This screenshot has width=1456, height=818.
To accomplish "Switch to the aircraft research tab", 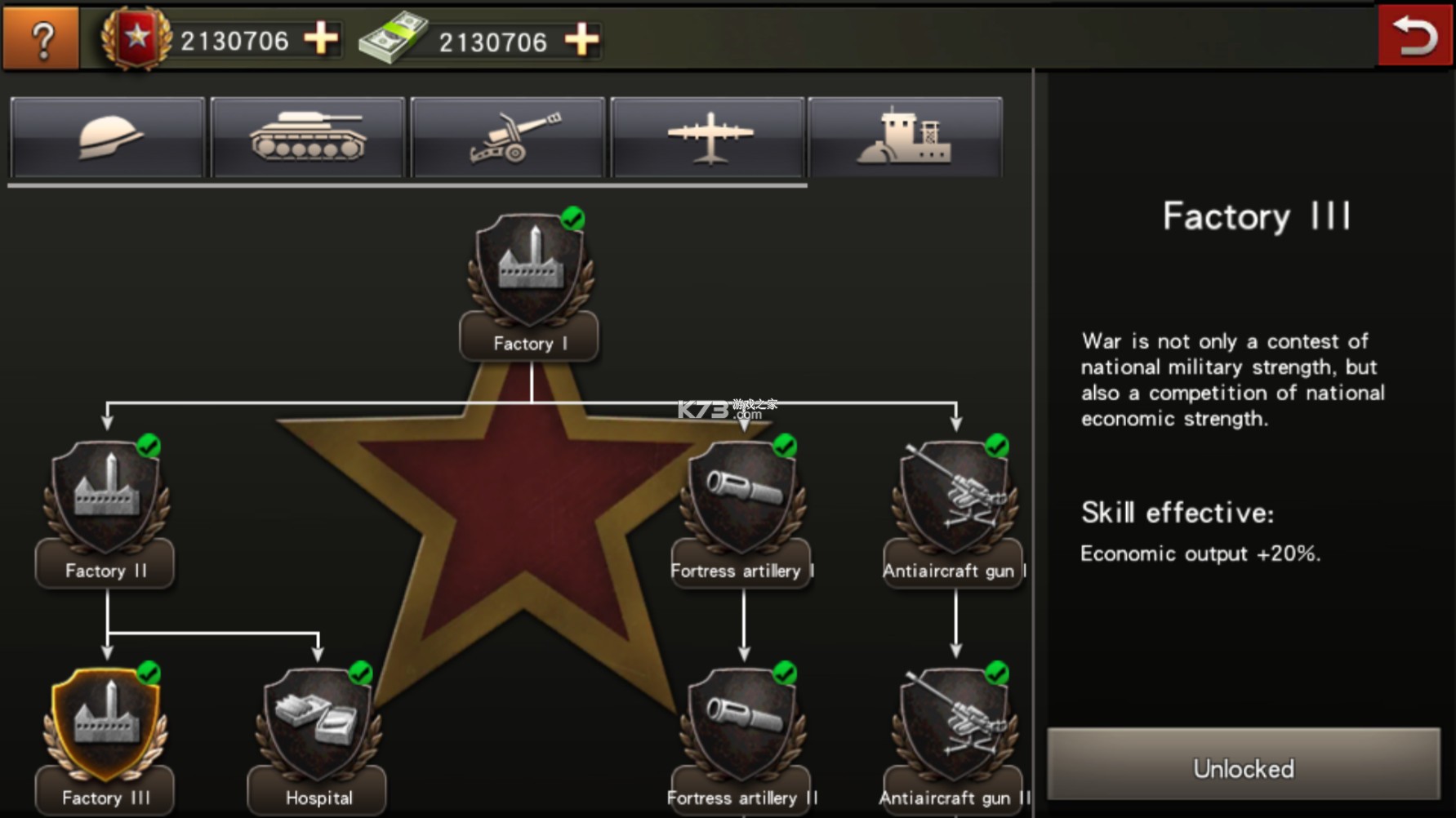I will coord(707,136).
